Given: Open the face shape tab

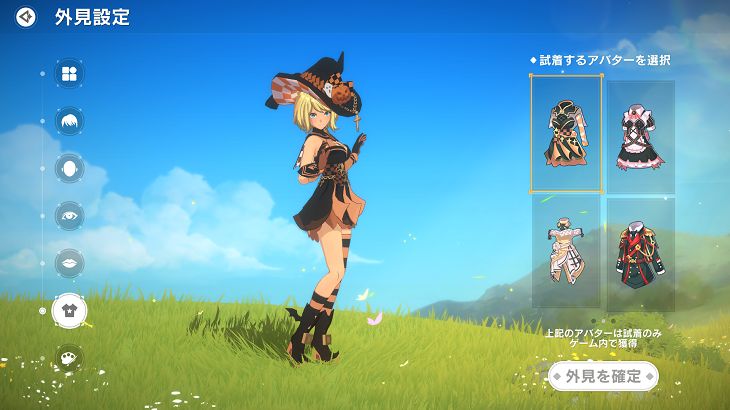Looking at the screenshot, I should 69,167.
